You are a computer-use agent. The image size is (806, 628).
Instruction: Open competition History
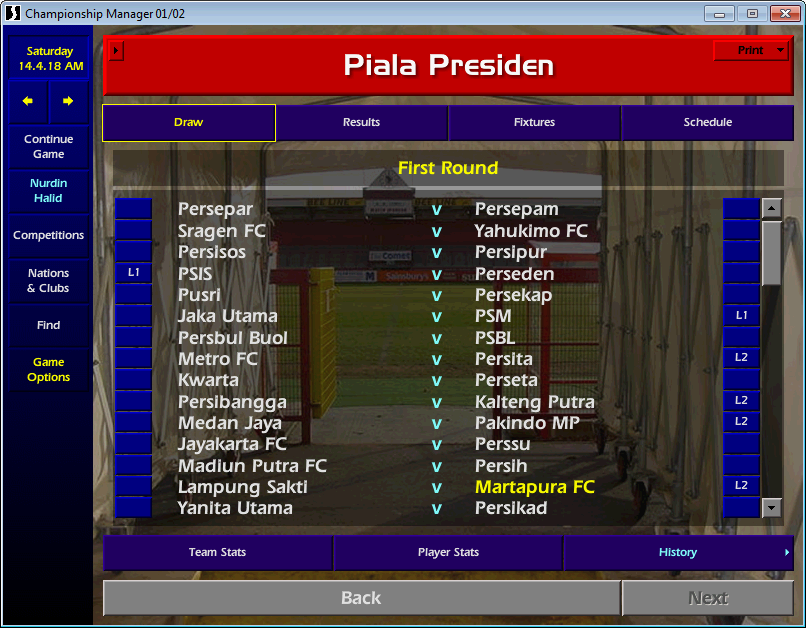point(678,553)
